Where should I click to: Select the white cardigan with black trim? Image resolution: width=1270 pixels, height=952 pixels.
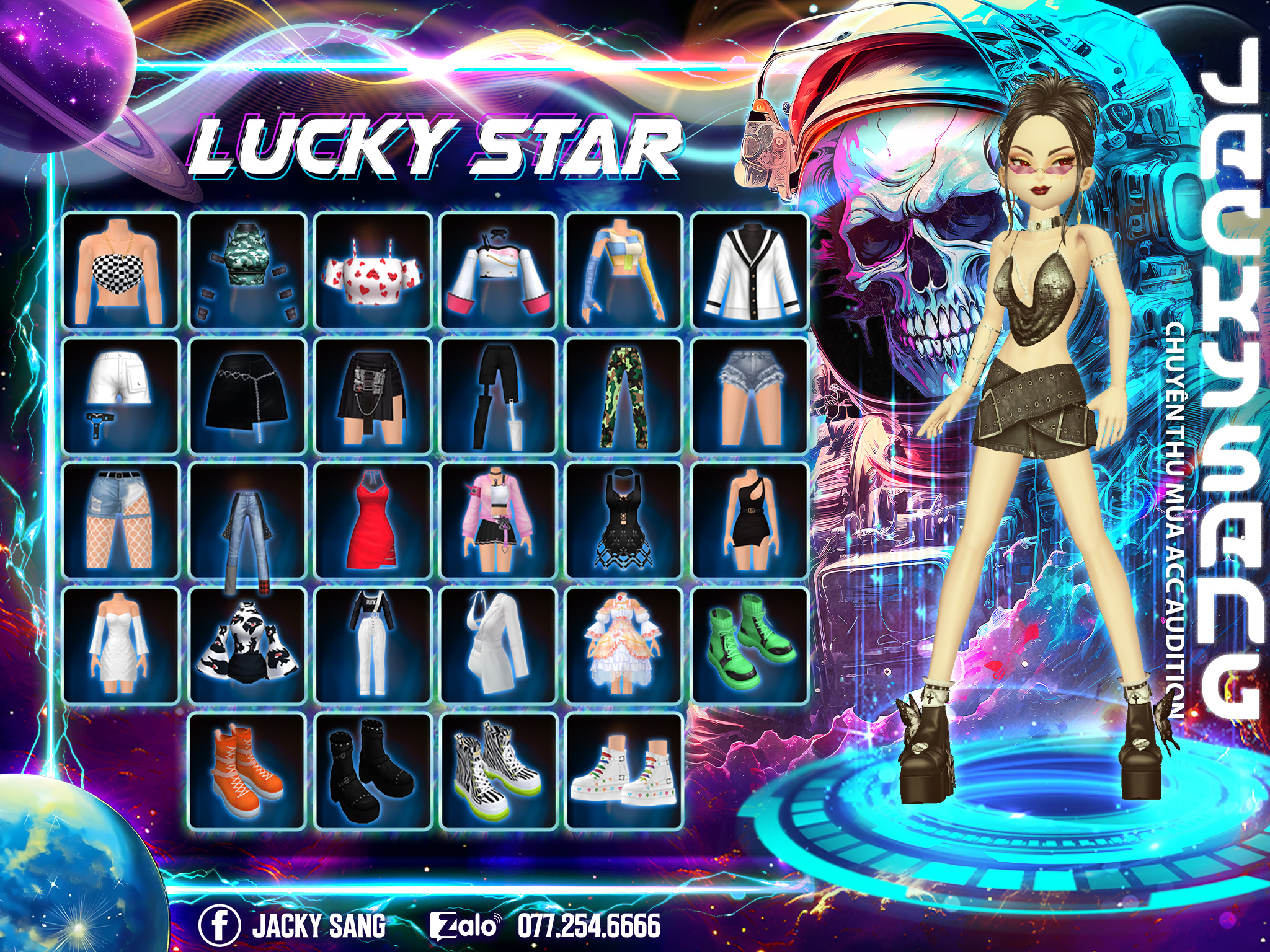pyautogui.click(x=750, y=271)
